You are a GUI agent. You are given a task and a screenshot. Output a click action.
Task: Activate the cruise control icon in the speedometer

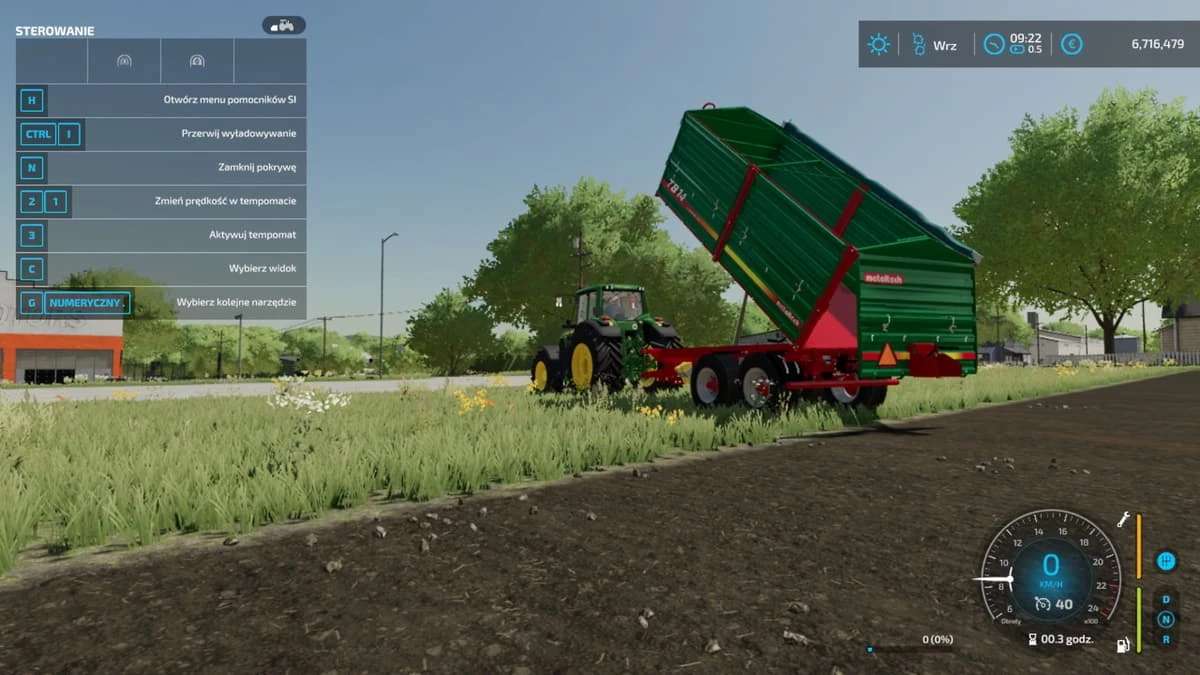[1043, 603]
